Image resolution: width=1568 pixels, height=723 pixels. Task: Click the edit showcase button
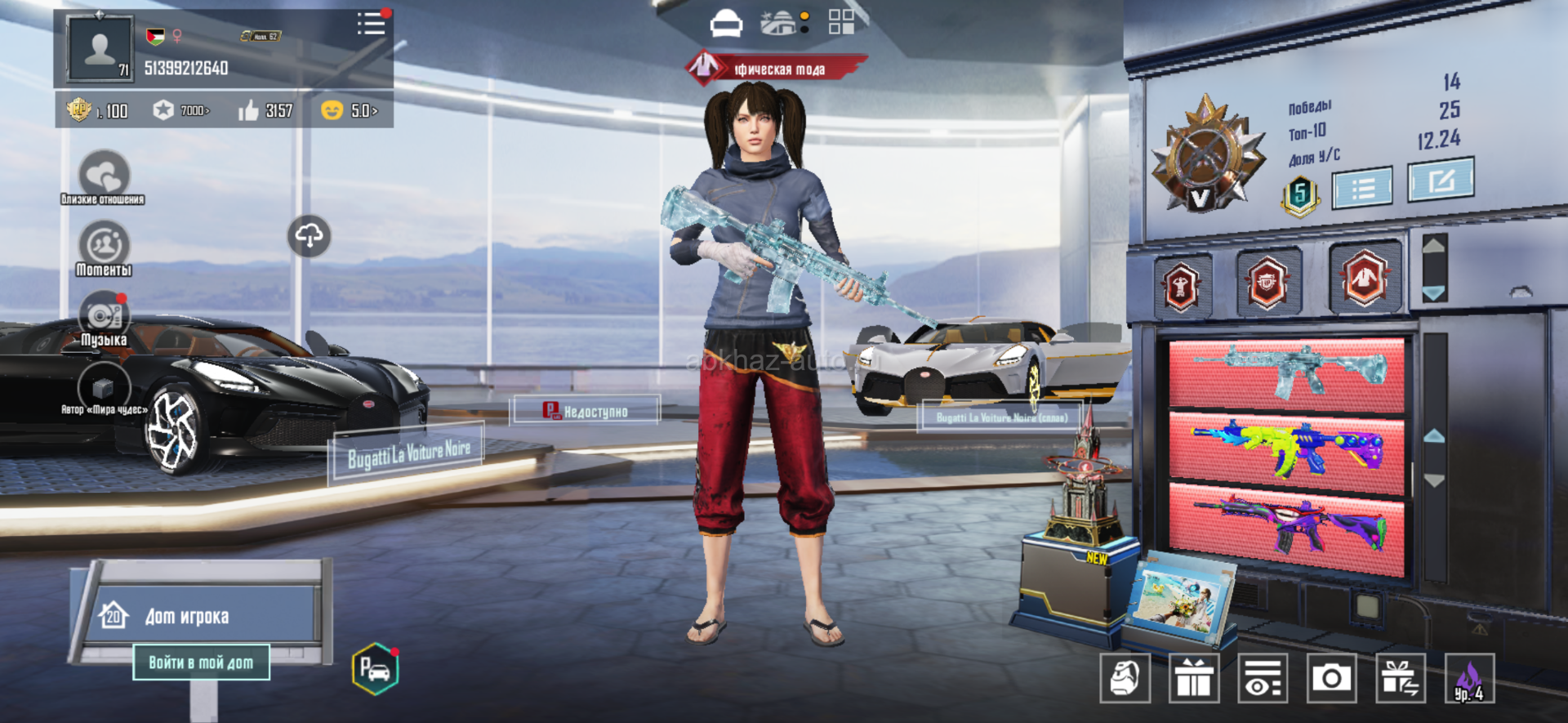point(1441,180)
